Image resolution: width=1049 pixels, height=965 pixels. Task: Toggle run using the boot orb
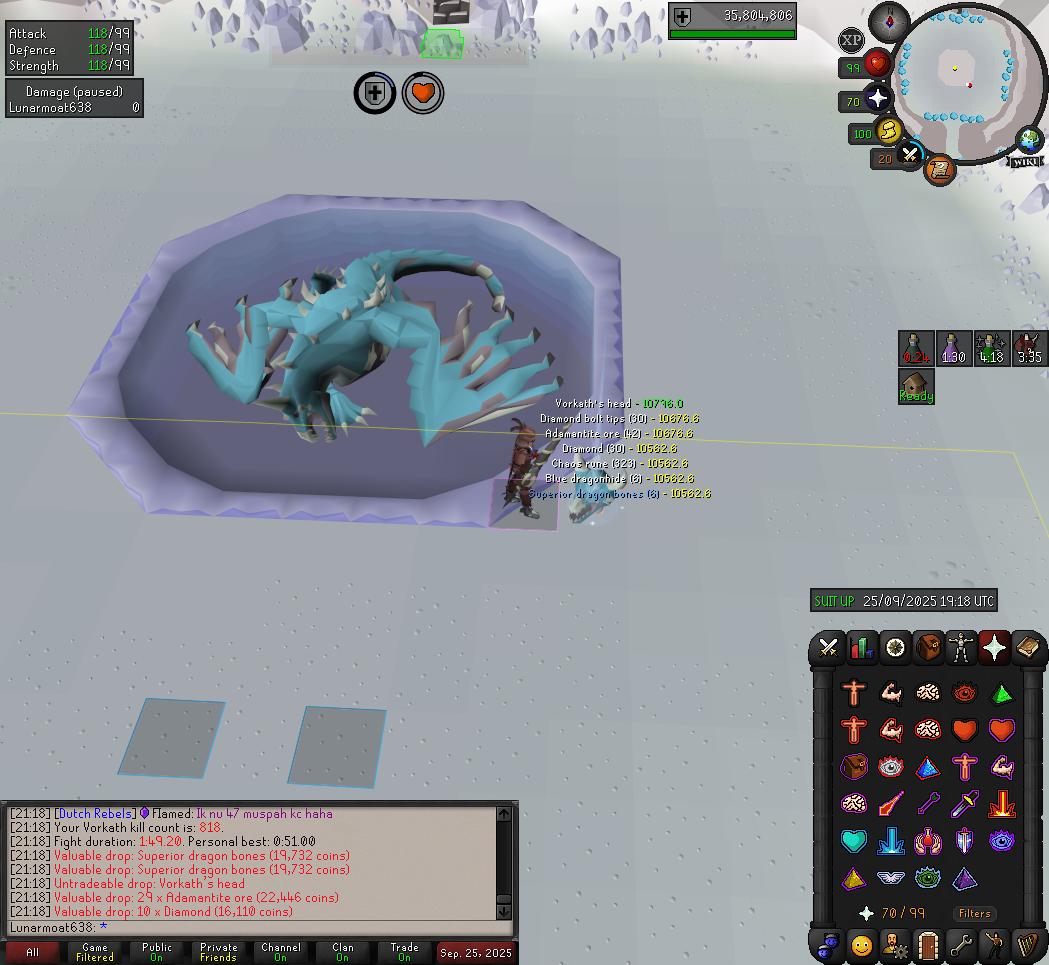(888, 131)
